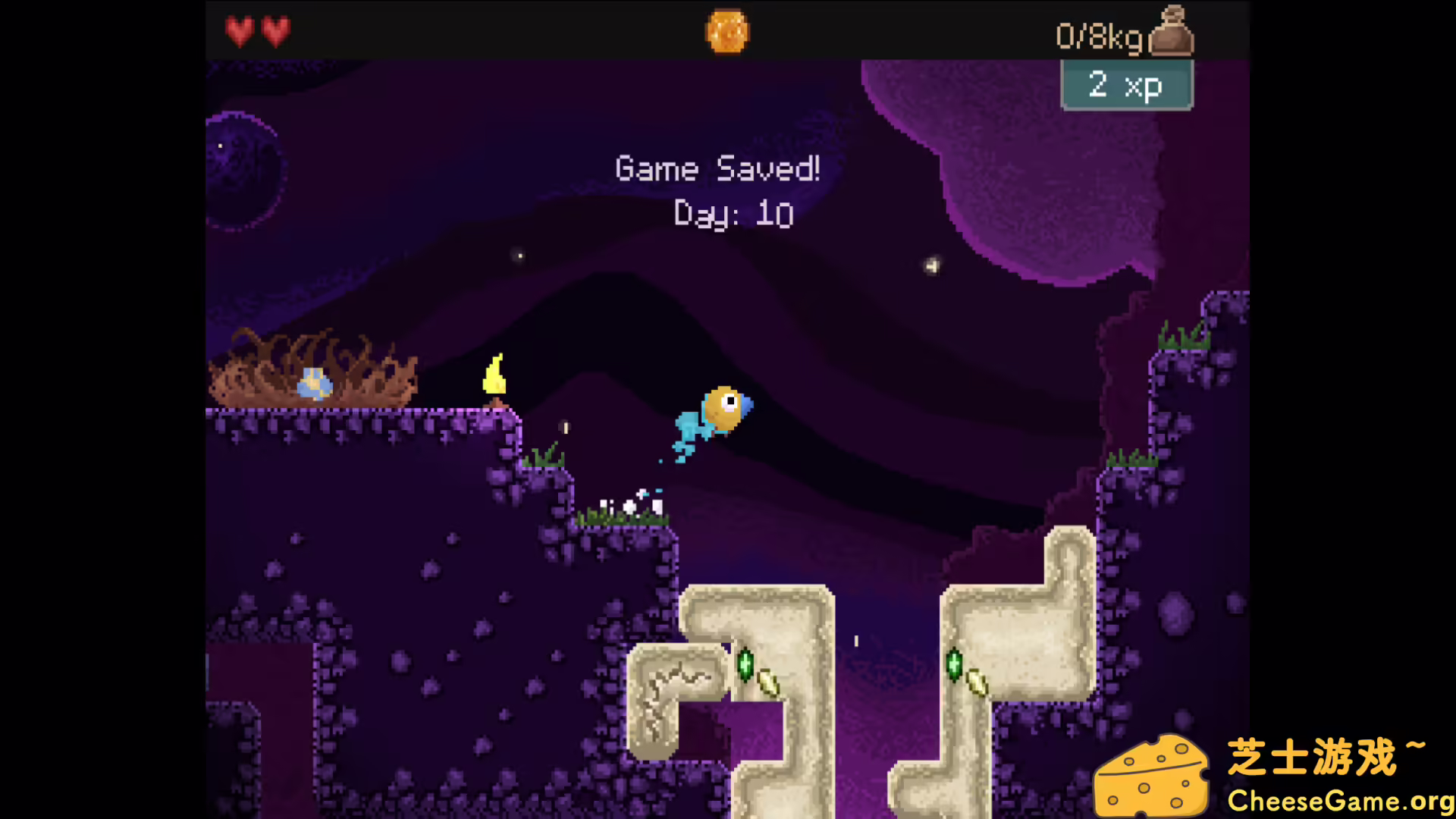Screen dimensions: 1456x819
Task: Select the green gem in the right cave
Action: point(954,665)
